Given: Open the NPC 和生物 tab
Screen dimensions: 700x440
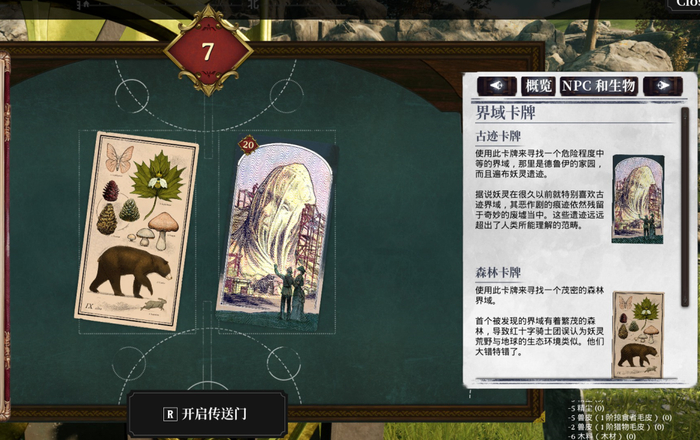Looking at the screenshot, I should (599, 86).
